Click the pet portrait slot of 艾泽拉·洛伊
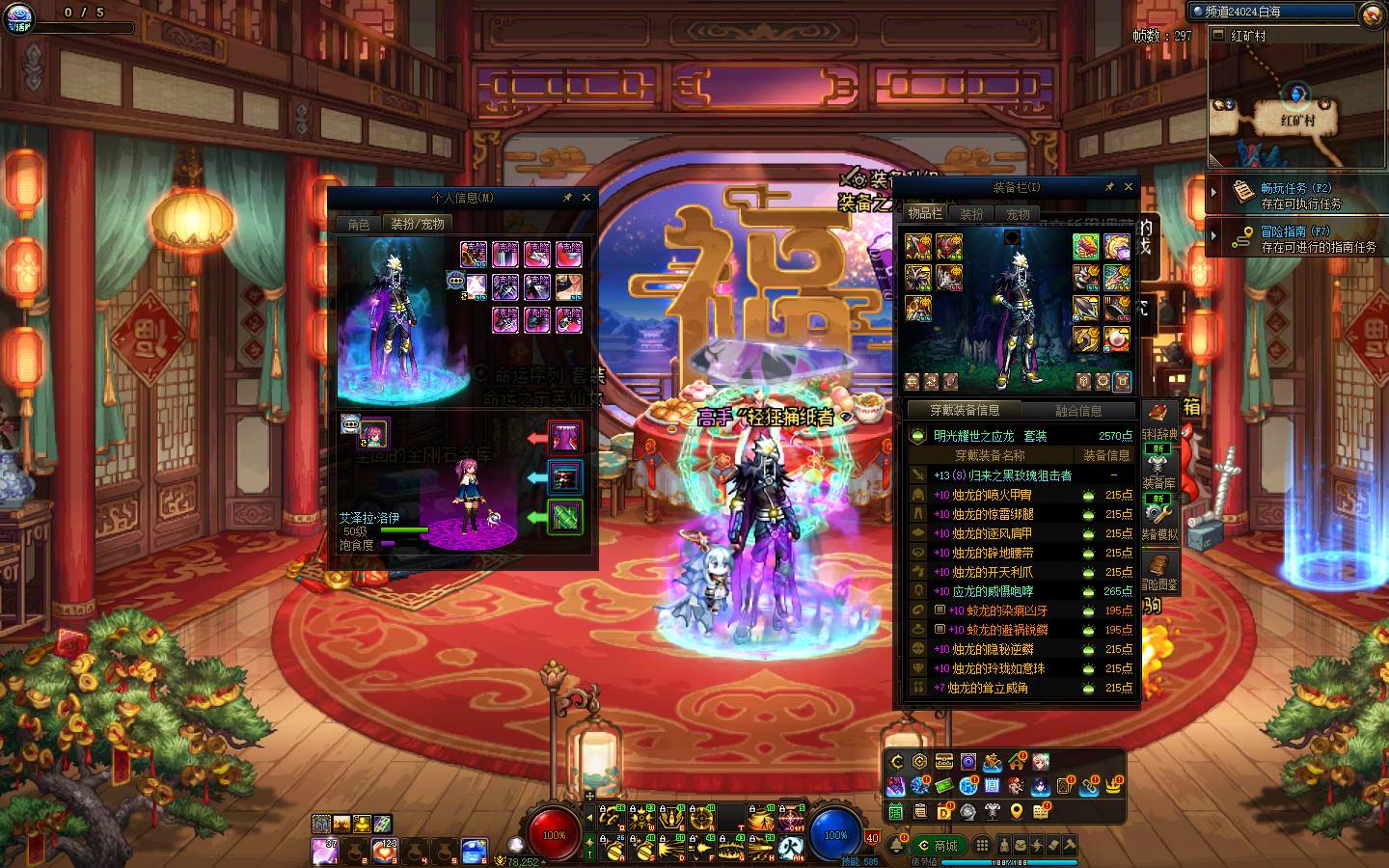 pyautogui.click(x=373, y=434)
